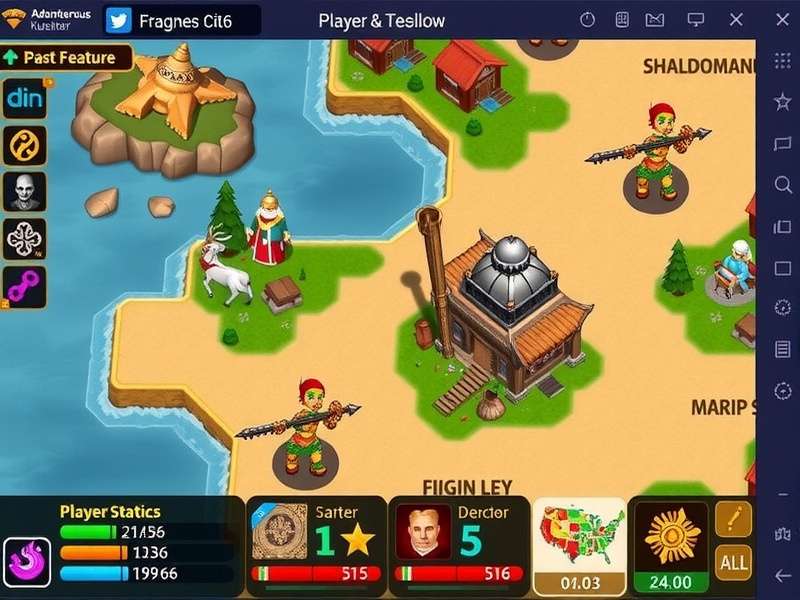
Task: Select the blue 'din' icon
Action: click(24, 99)
